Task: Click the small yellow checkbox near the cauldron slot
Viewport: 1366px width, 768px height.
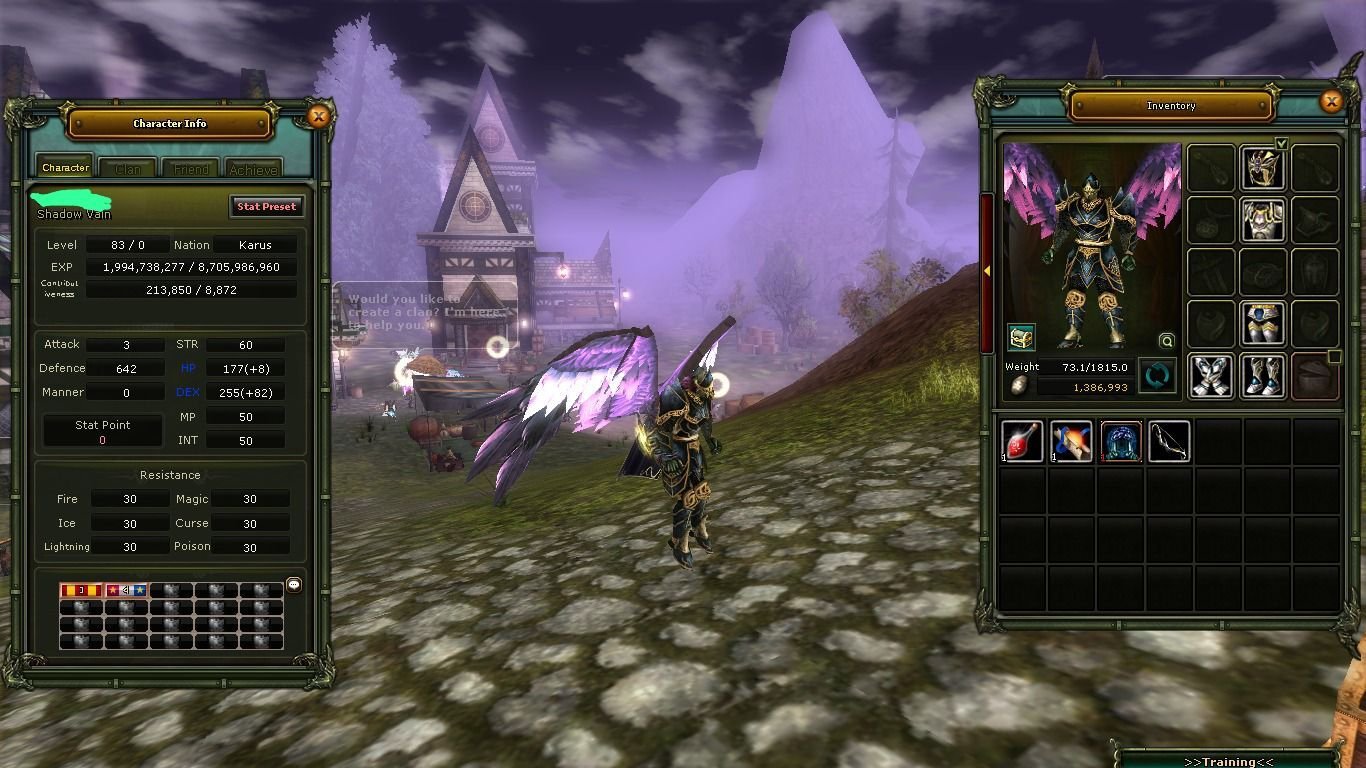Action: pyautogui.click(x=1333, y=357)
